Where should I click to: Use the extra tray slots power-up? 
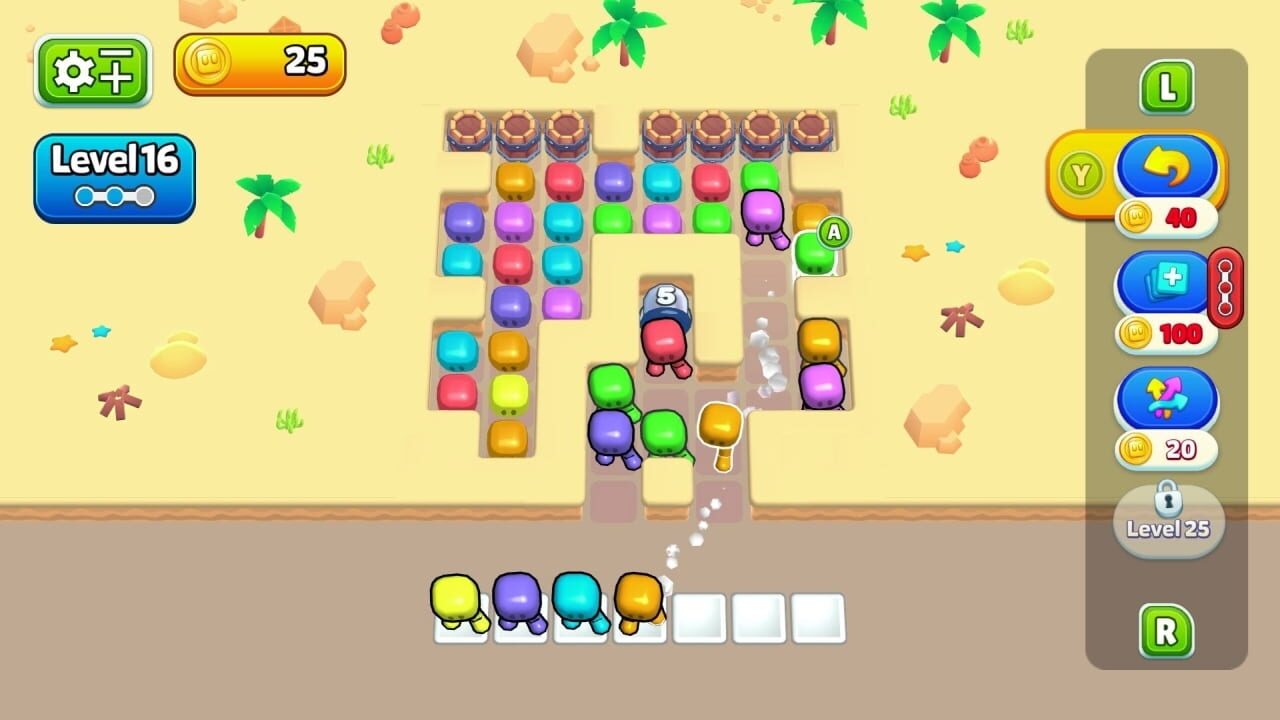(1160, 283)
